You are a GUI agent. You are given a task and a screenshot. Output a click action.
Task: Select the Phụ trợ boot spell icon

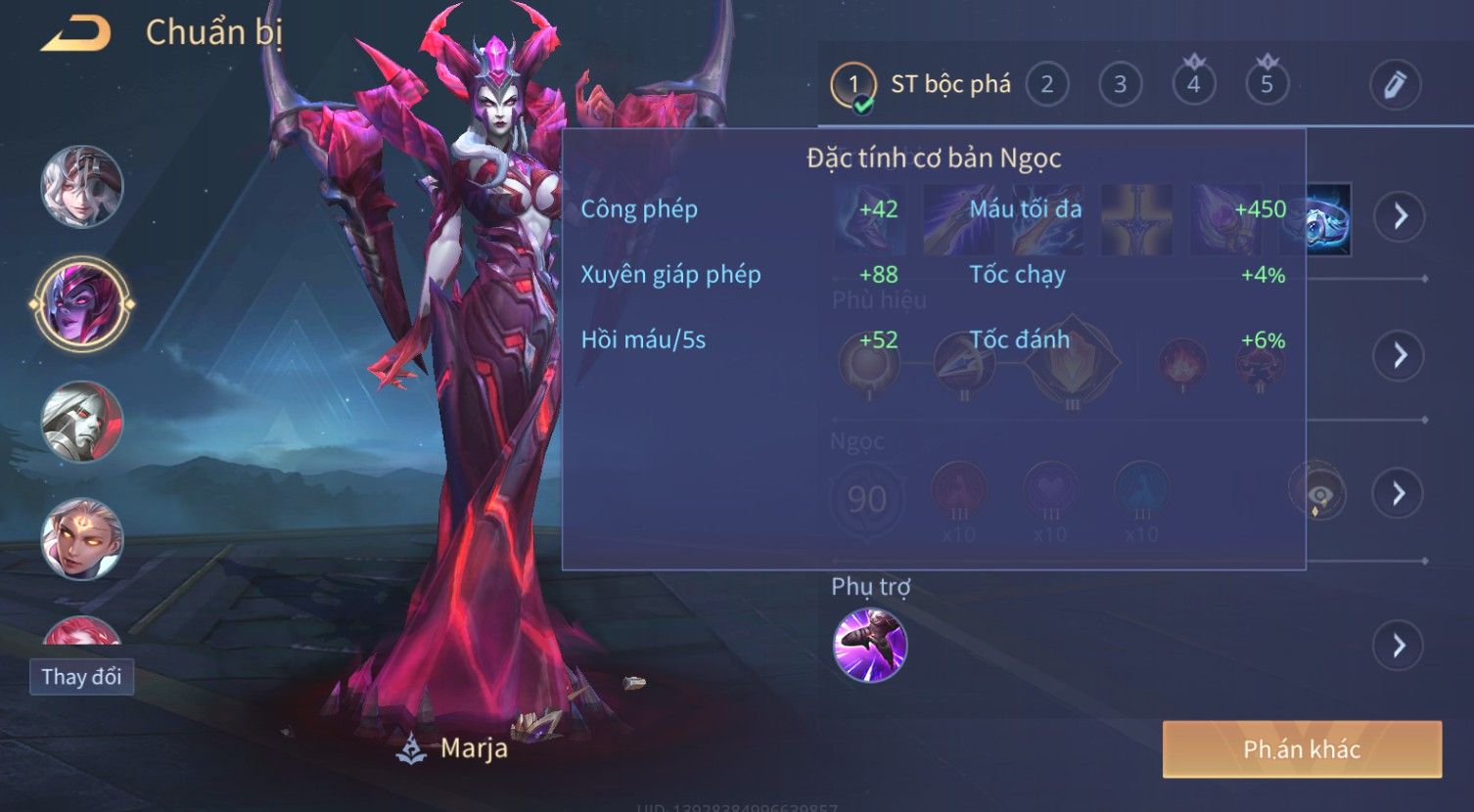click(870, 645)
